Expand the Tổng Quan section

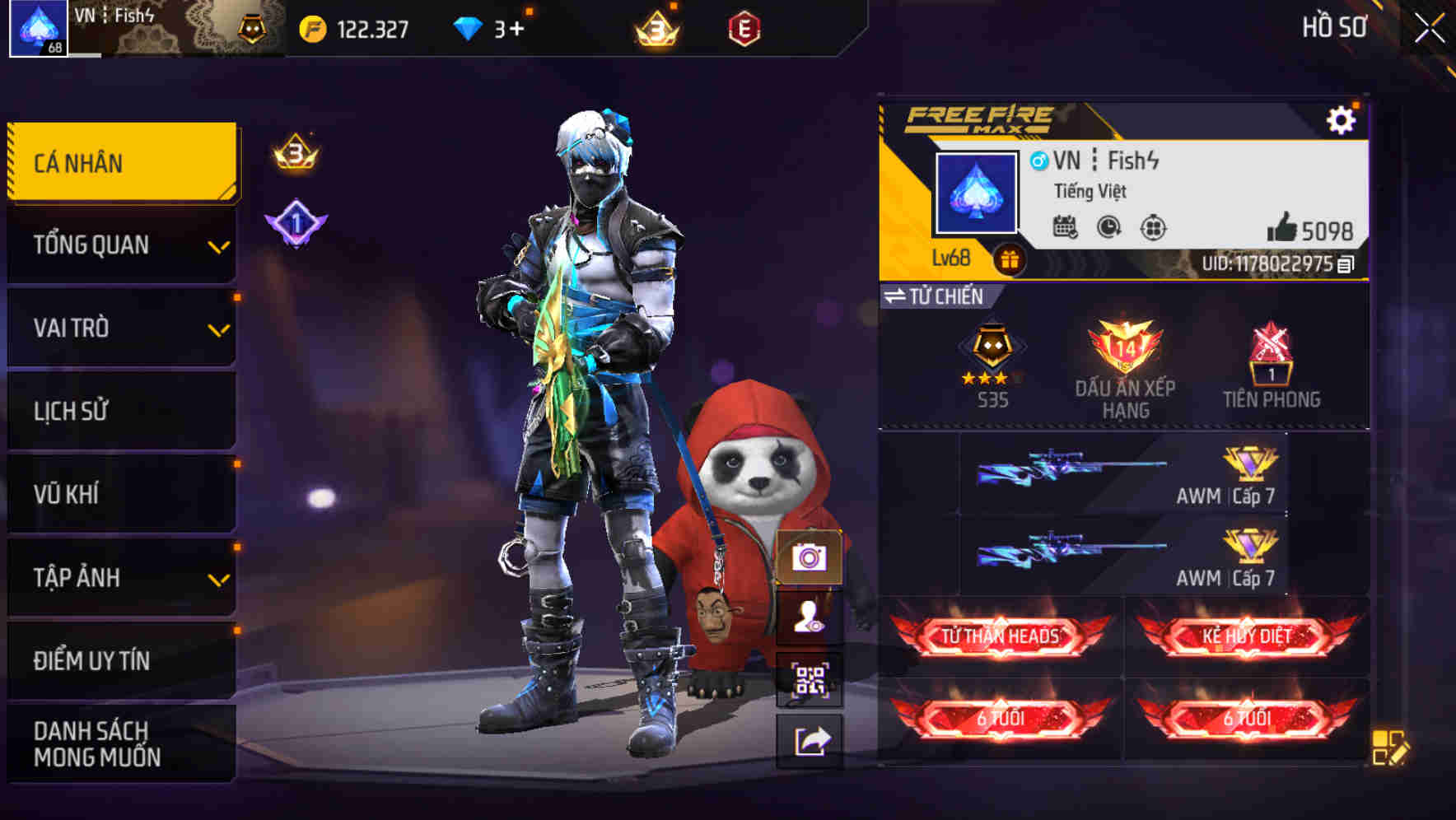pos(120,245)
